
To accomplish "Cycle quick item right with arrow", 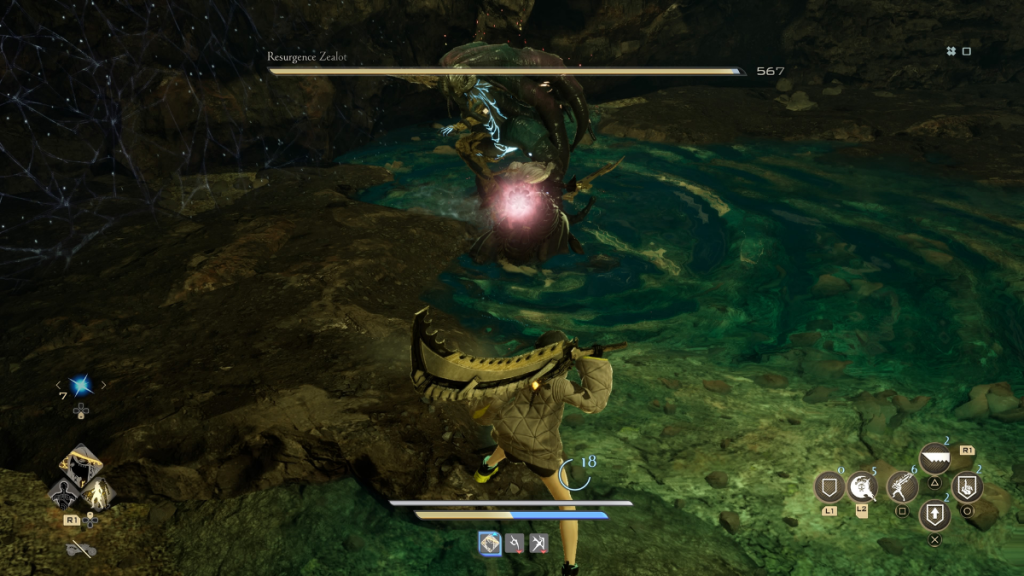I will pos(103,385).
